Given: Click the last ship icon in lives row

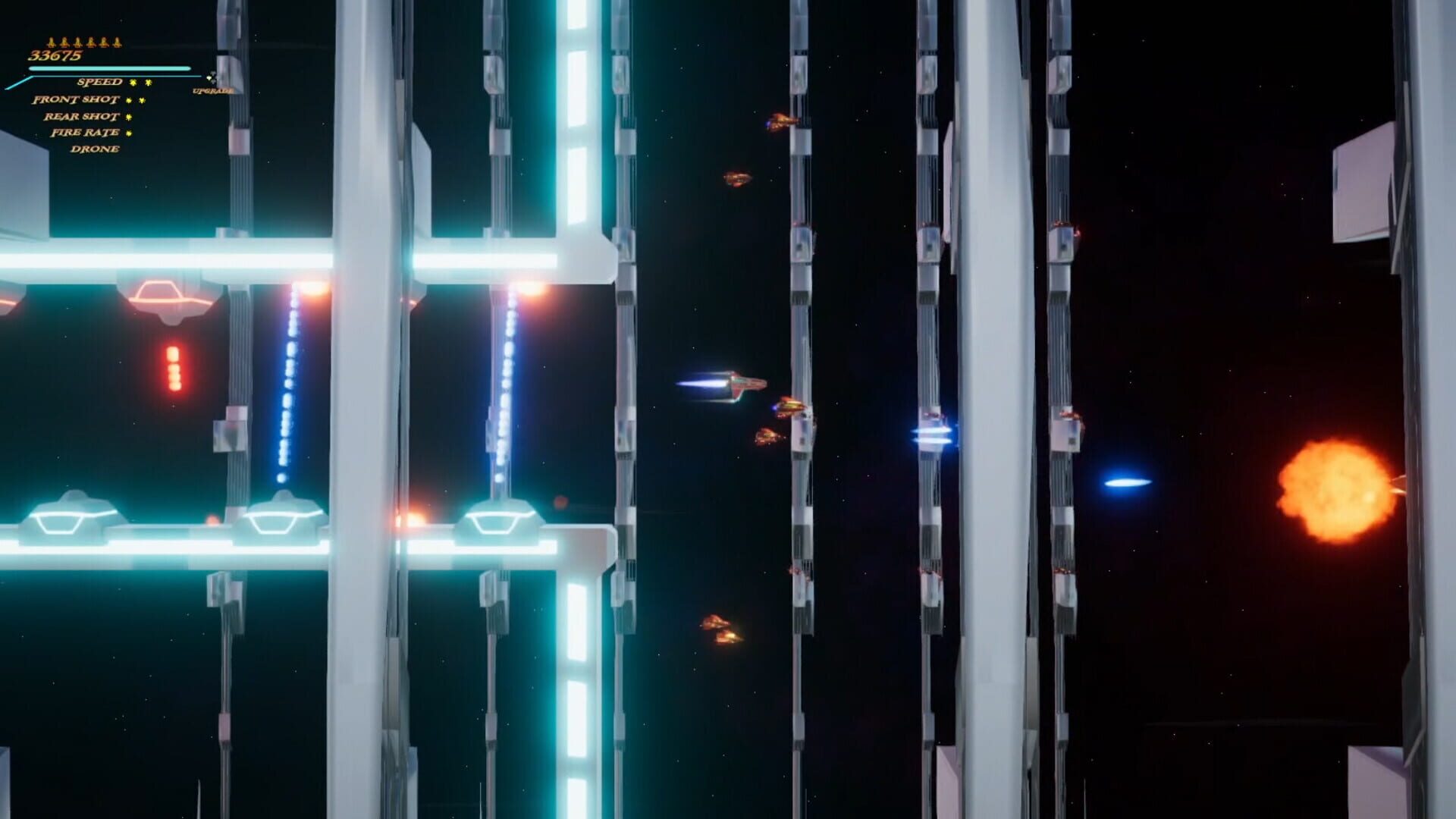Looking at the screenshot, I should pos(116,42).
